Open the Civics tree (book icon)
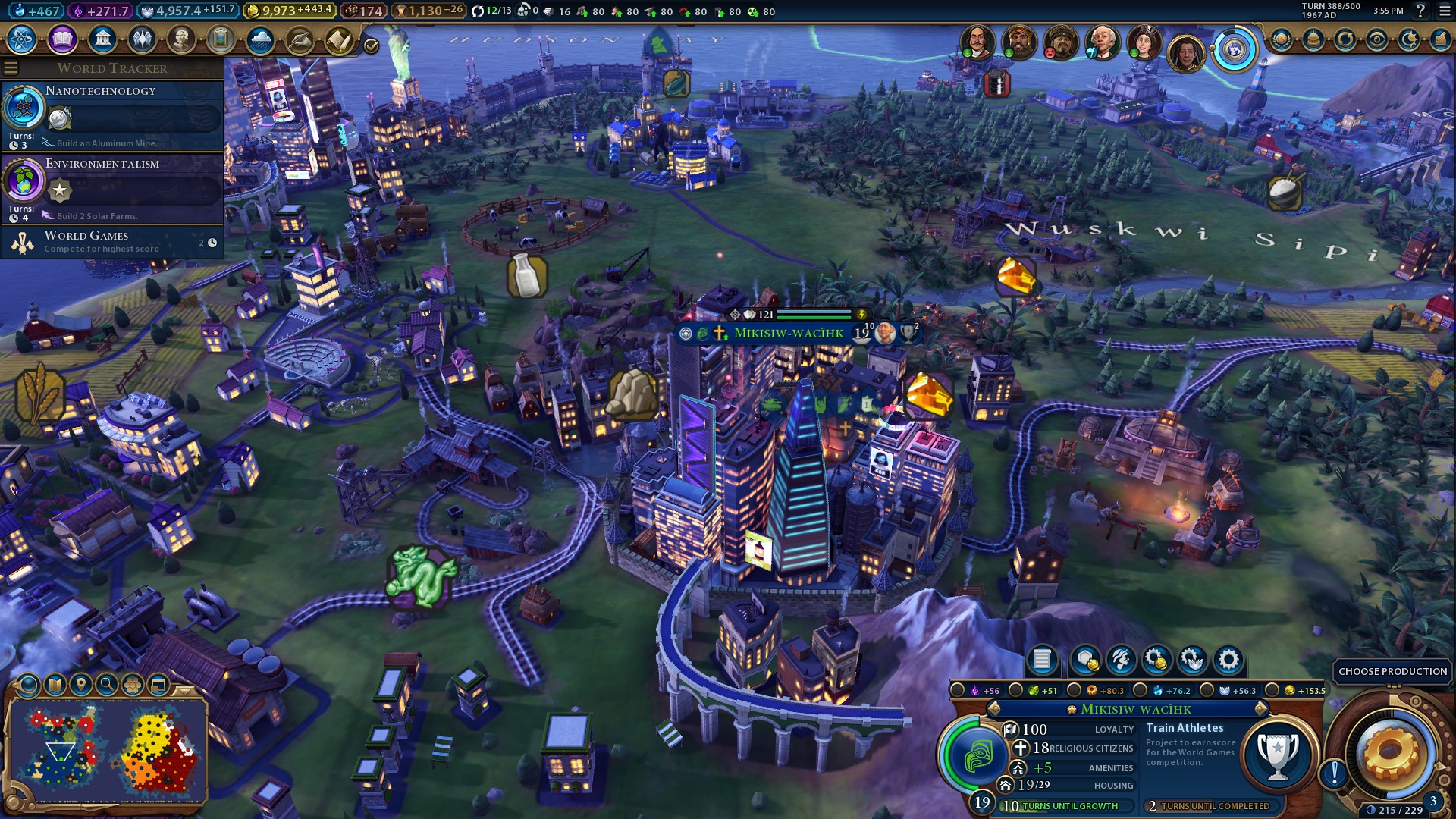Viewport: 1456px width, 819px height. click(62, 39)
